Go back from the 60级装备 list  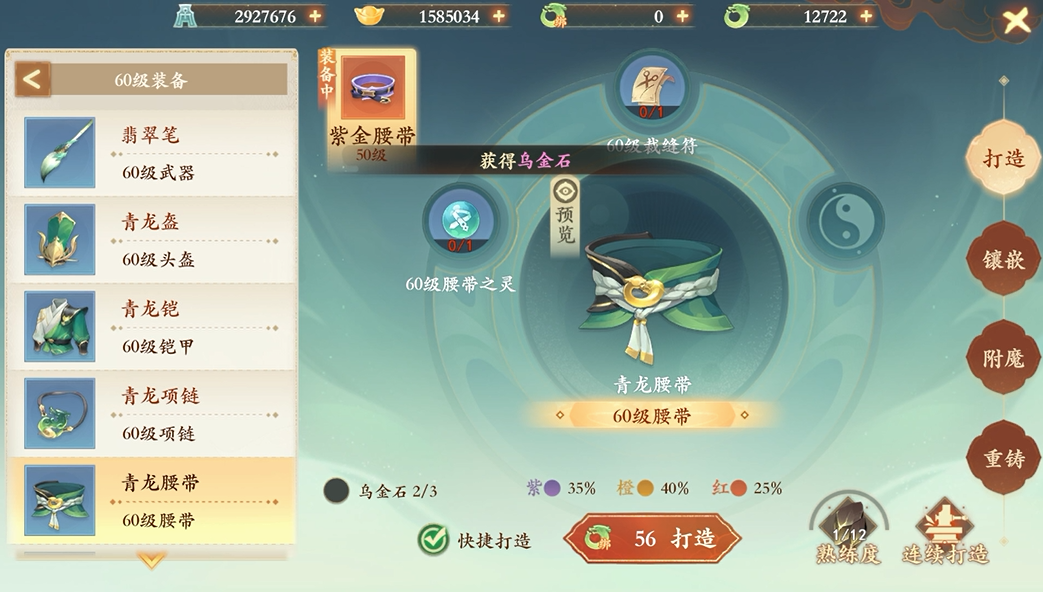coord(32,79)
